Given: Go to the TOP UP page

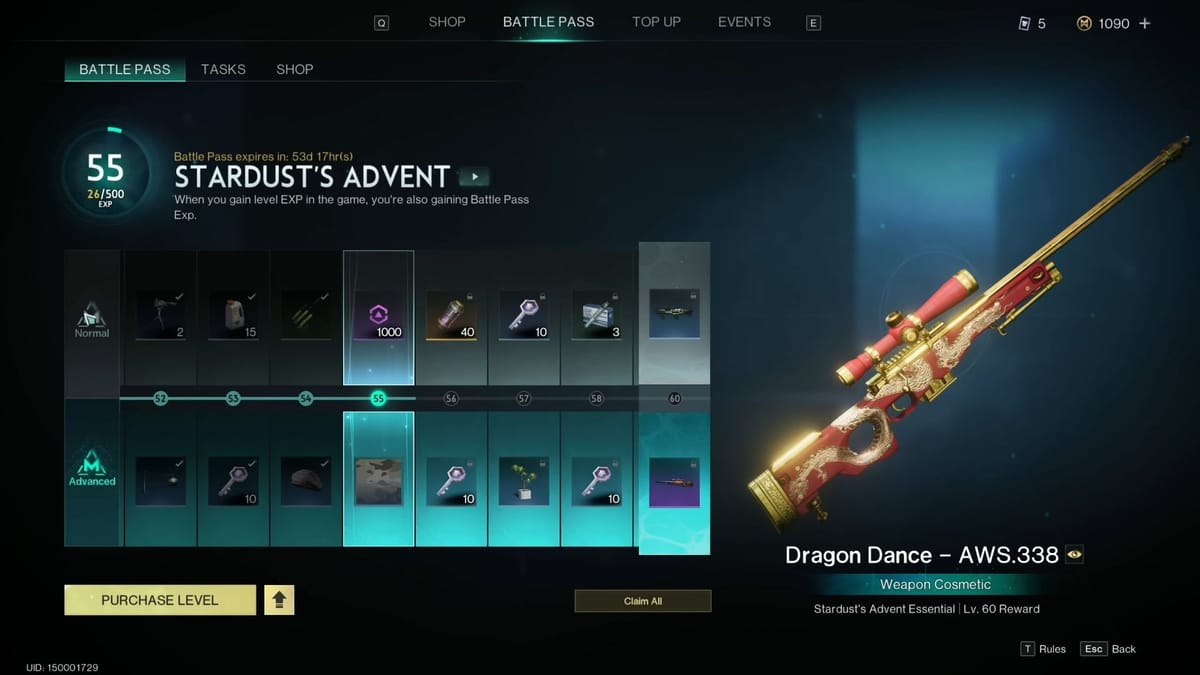Looking at the screenshot, I should pos(656,22).
